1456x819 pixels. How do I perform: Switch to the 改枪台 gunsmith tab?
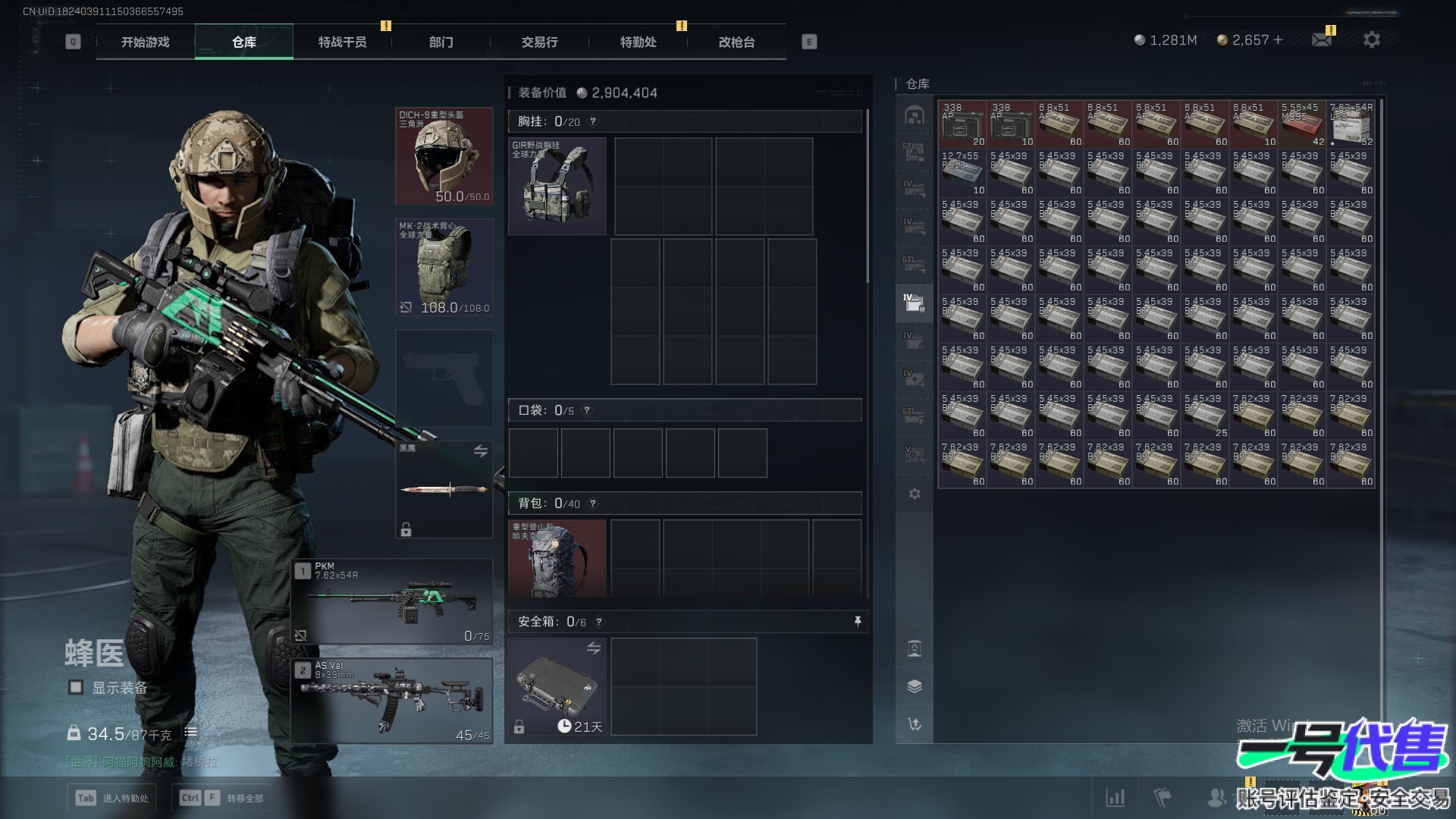736,42
